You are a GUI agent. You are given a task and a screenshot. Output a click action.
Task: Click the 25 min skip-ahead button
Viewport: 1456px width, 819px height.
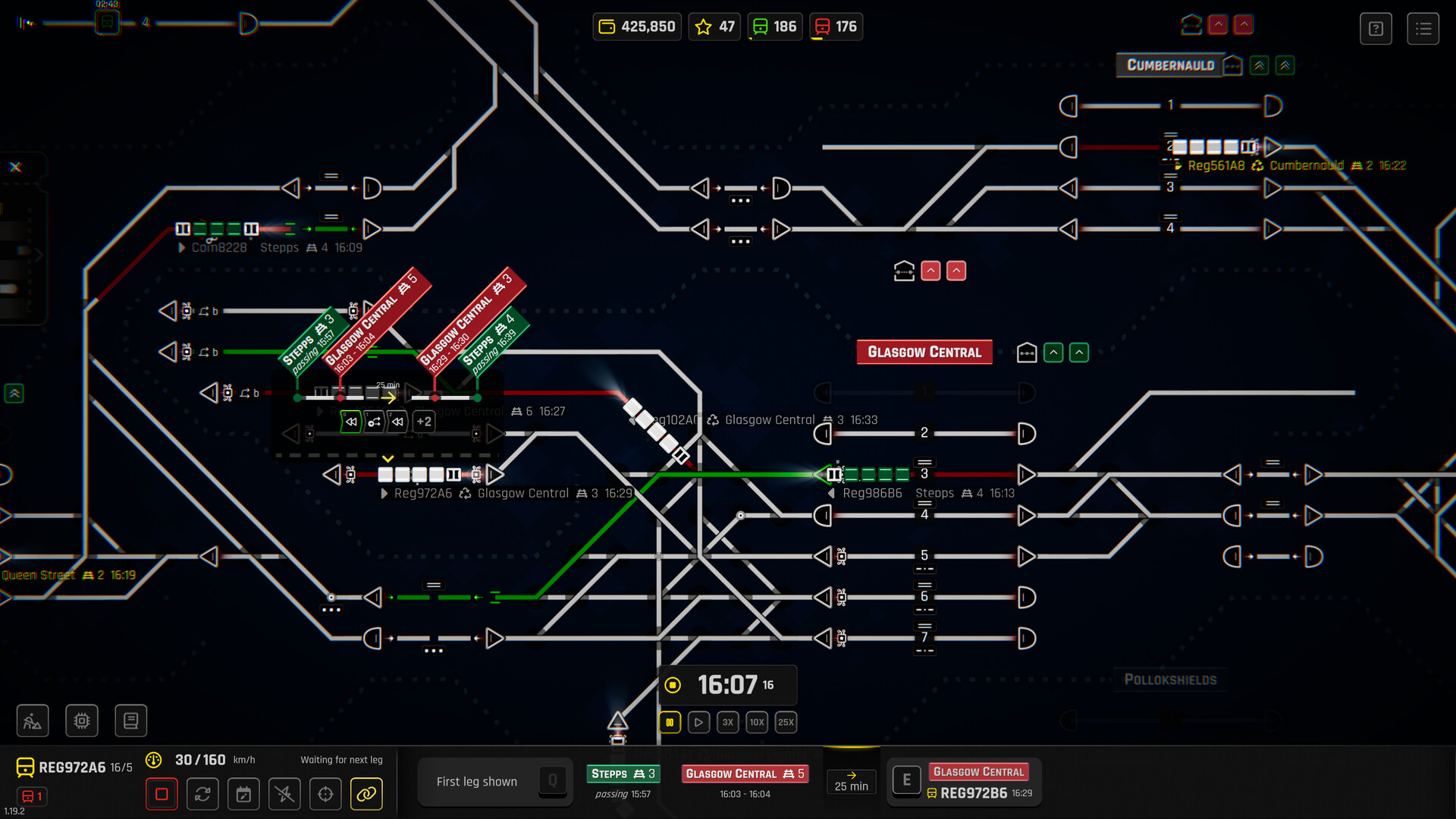tap(851, 781)
